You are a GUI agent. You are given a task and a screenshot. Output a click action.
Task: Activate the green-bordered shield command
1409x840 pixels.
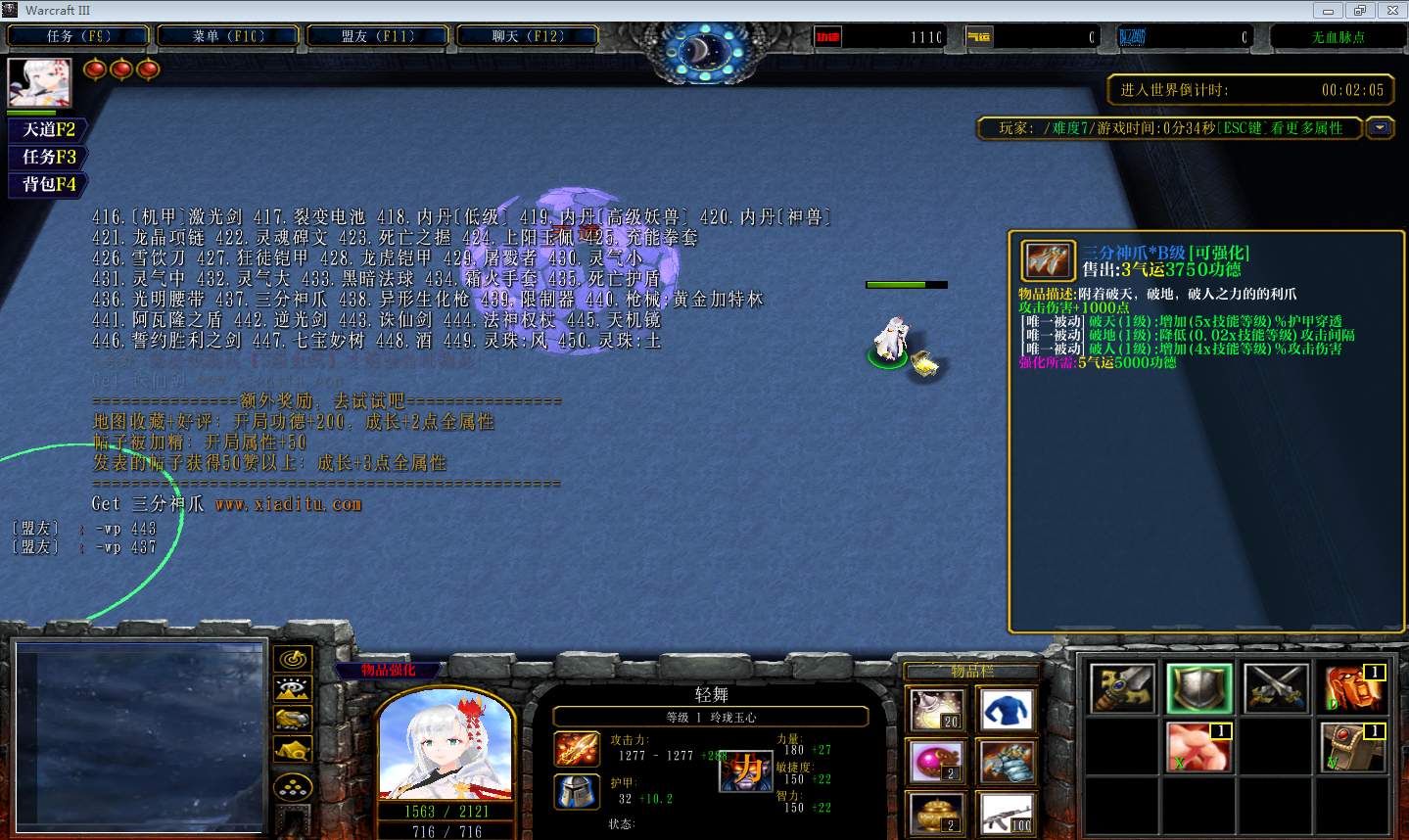click(x=1198, y=688)
